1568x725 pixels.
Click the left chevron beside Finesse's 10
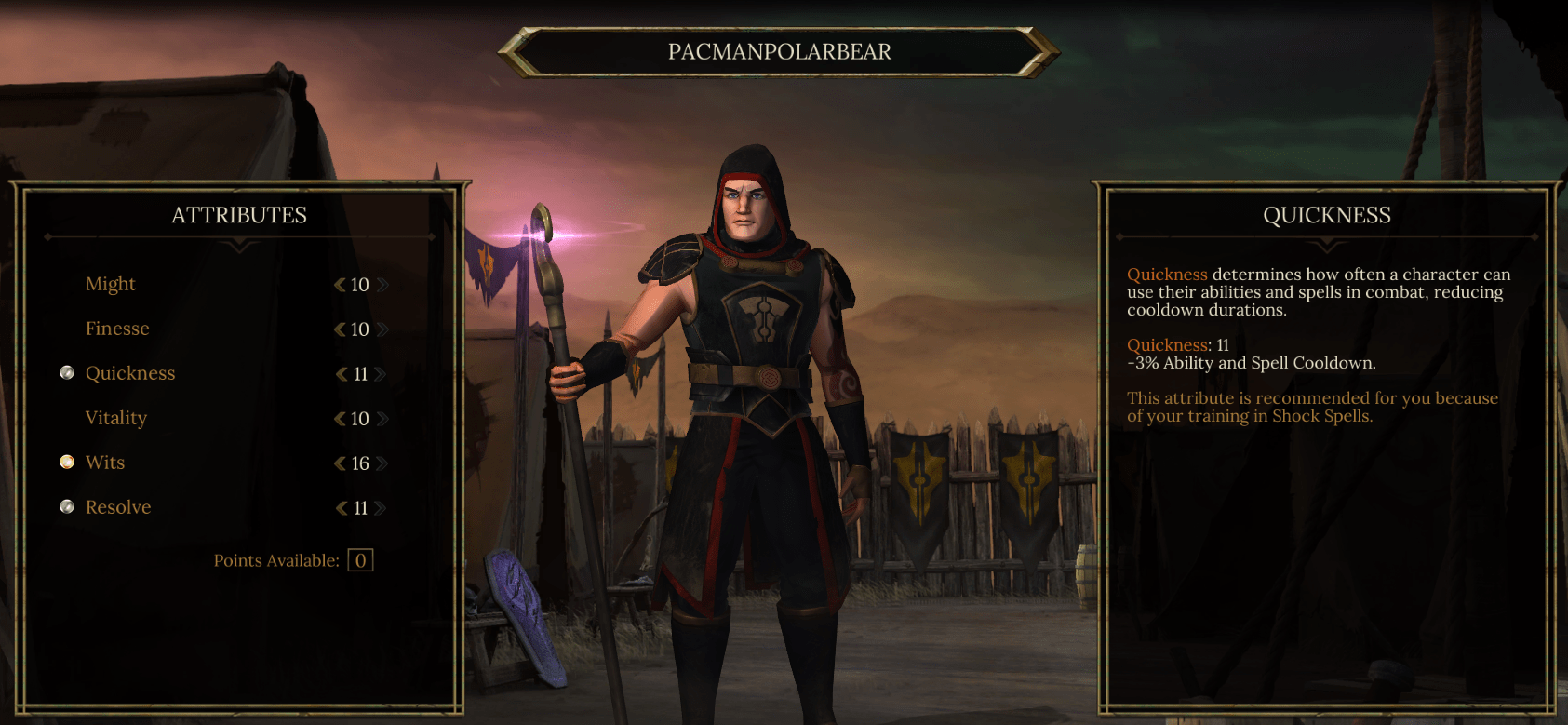pyautogui.click(x=339, y=329)
